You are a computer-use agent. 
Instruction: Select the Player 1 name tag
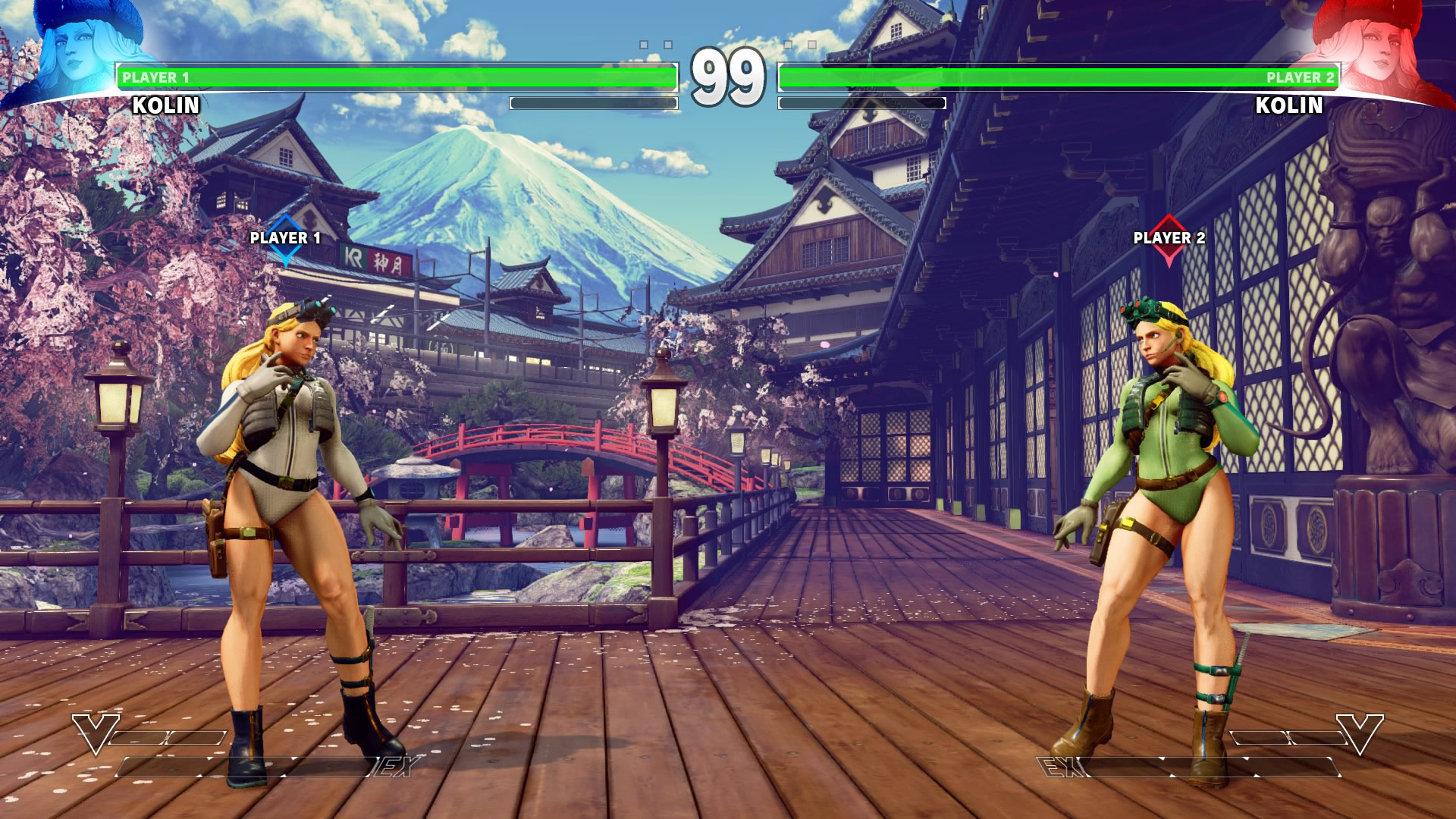pos(155,76)
